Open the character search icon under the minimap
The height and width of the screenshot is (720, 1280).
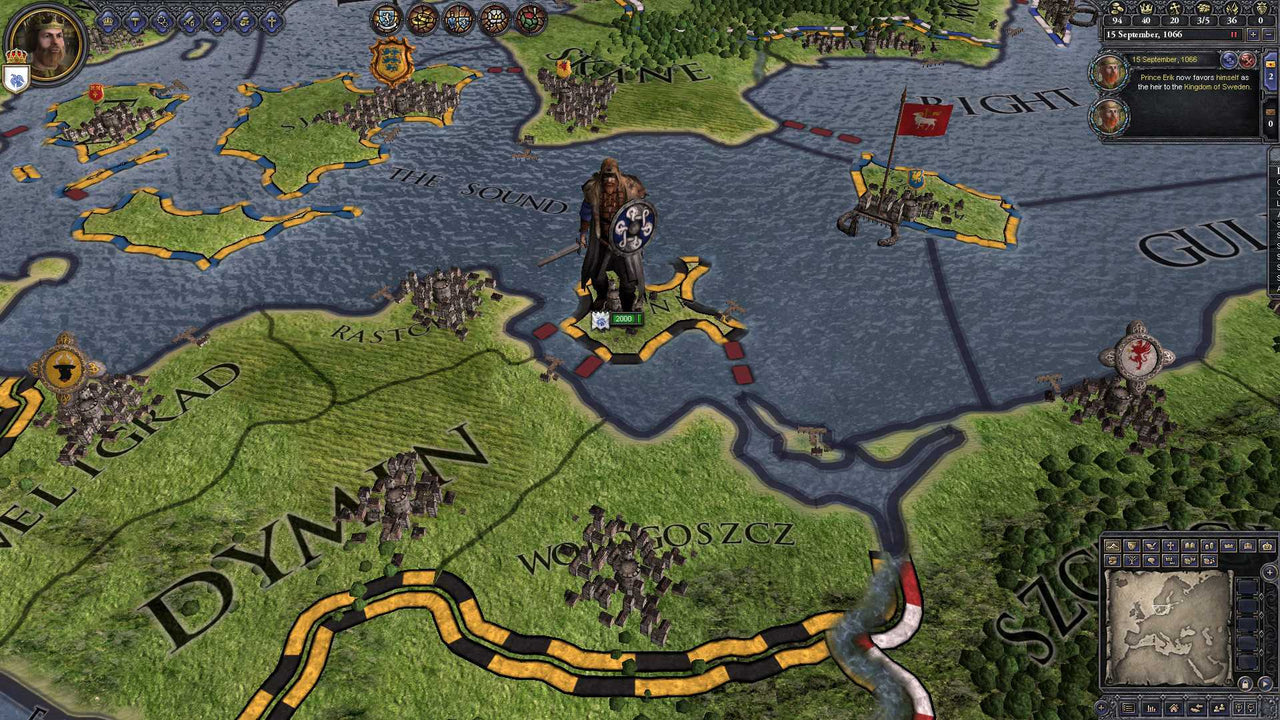(x=1219, y=707)
